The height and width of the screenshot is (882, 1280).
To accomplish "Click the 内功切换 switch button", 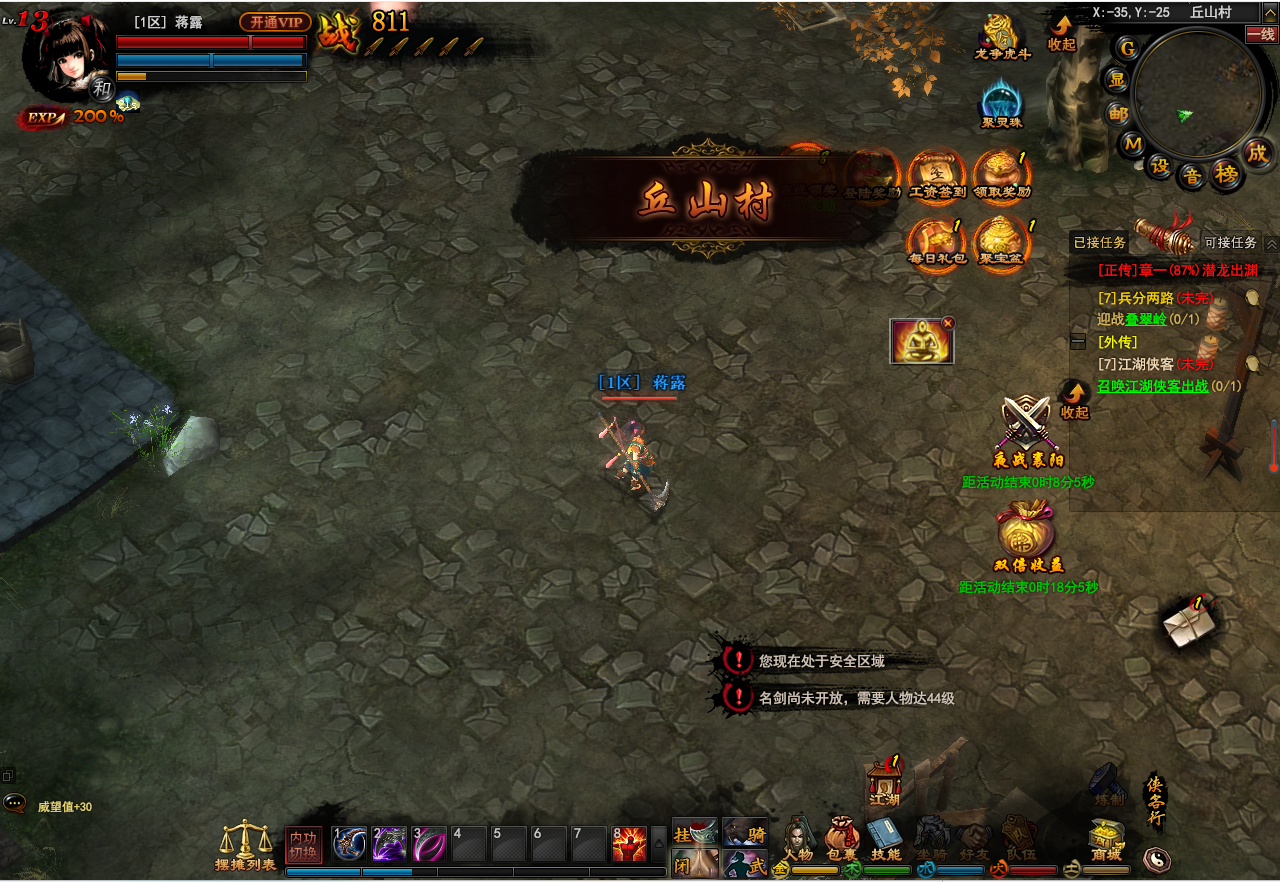I will pos(304,846).
